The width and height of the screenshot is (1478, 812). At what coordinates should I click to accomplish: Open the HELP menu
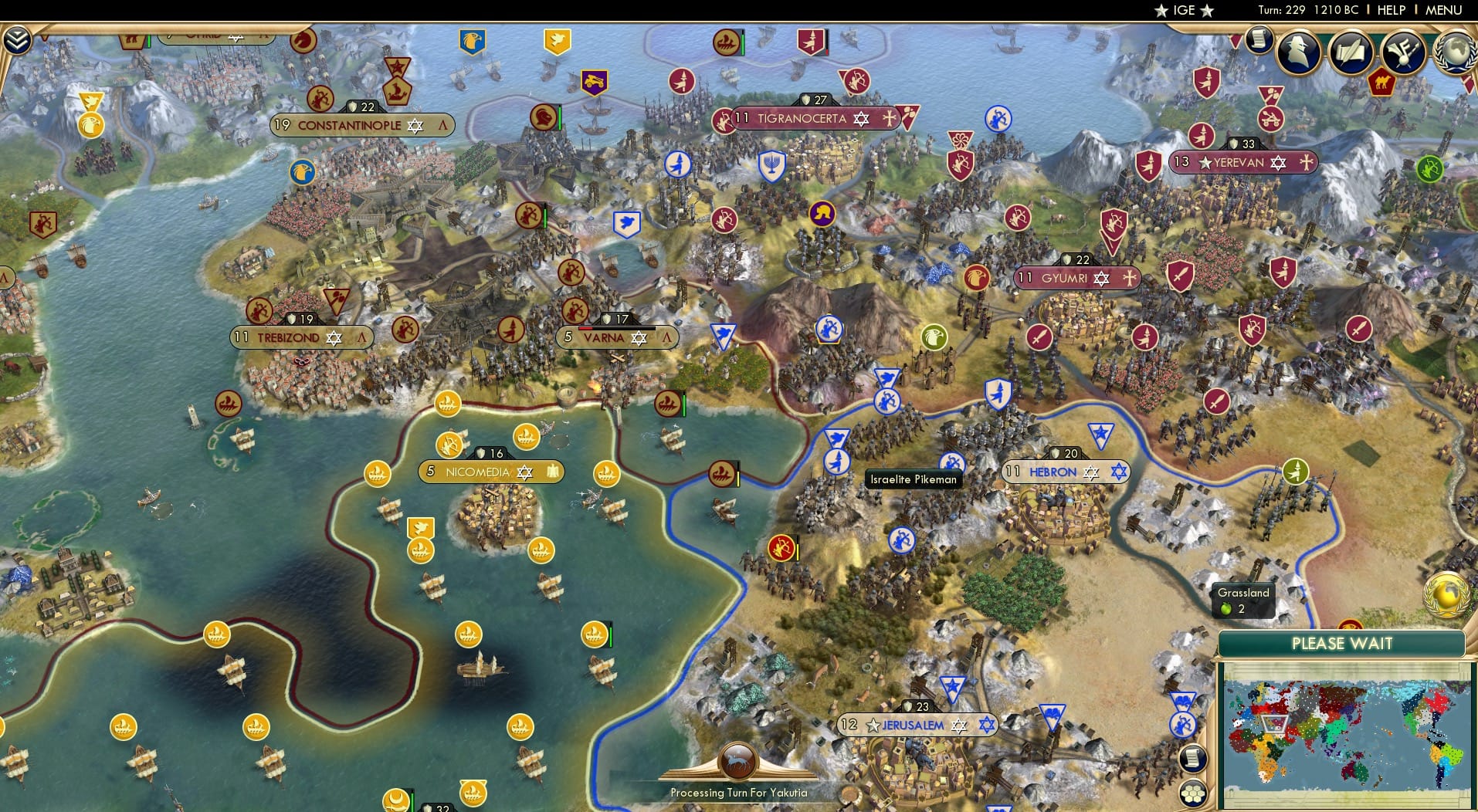1390,10
